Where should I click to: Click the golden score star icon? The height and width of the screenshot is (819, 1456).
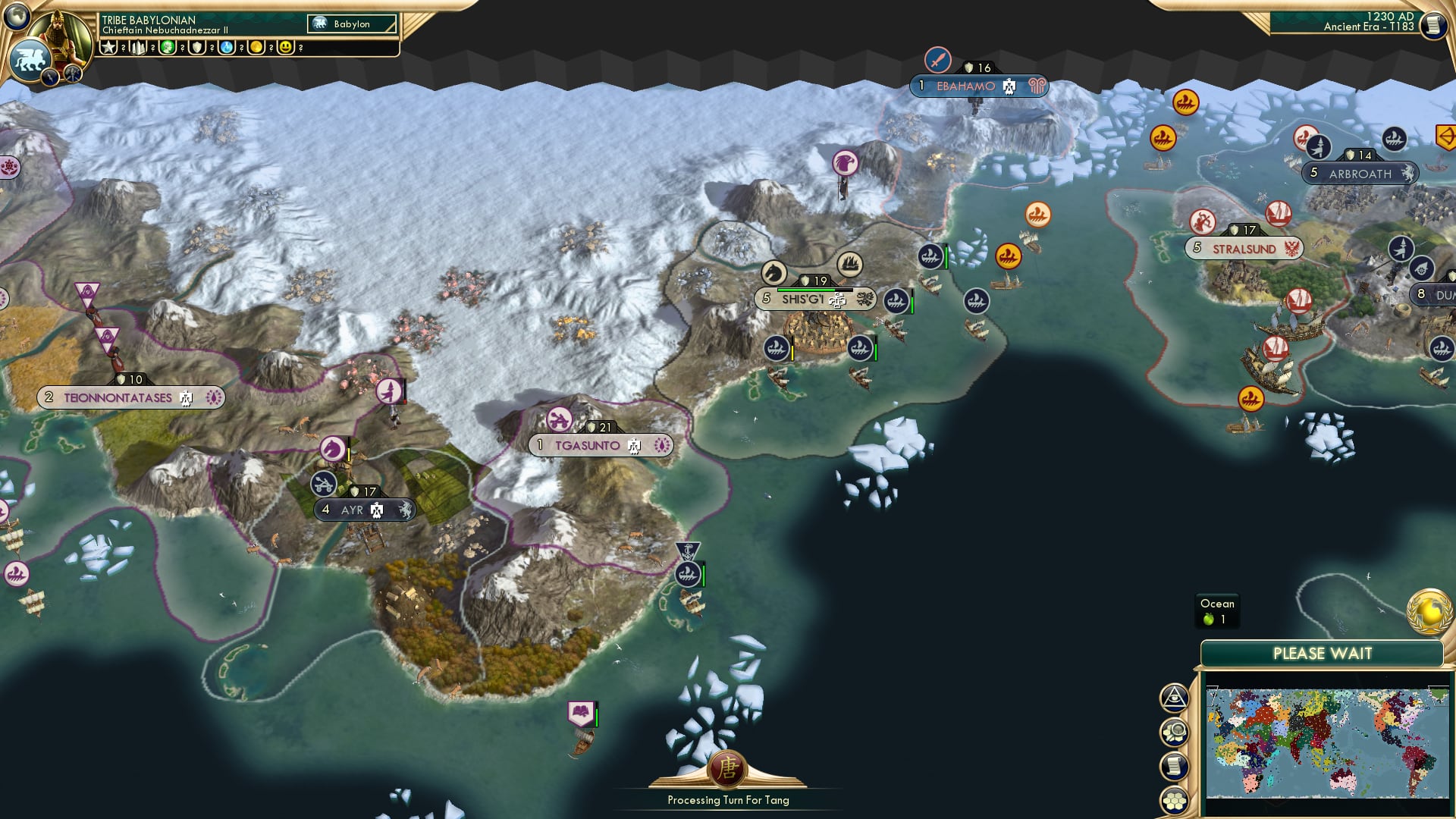(x=109, y=46)
